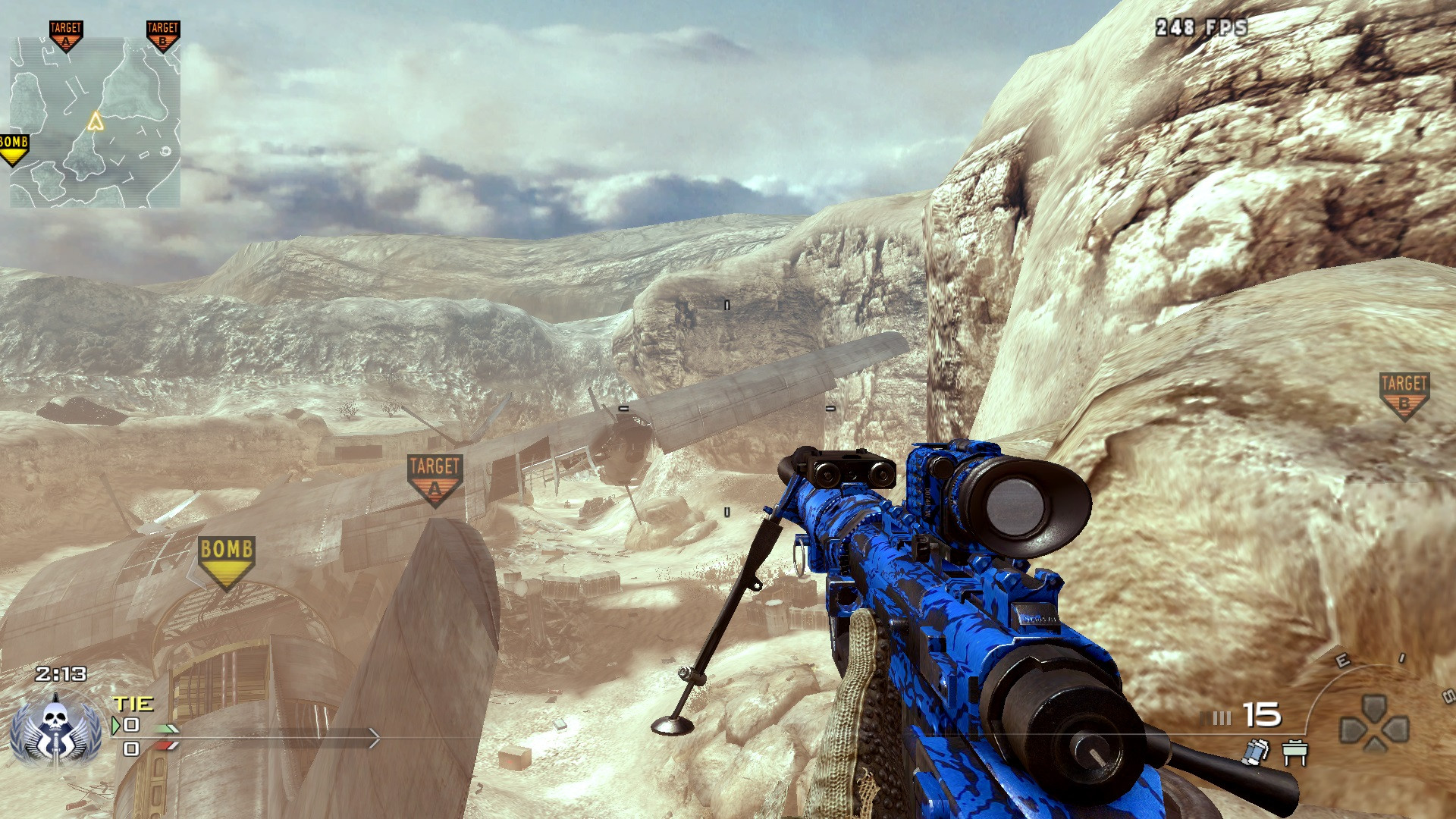Select the Target B marker on the minimap
Image resolution: width=1456 pixels, height=819 pixels.
pyautogui.click(x=162, y=35)
